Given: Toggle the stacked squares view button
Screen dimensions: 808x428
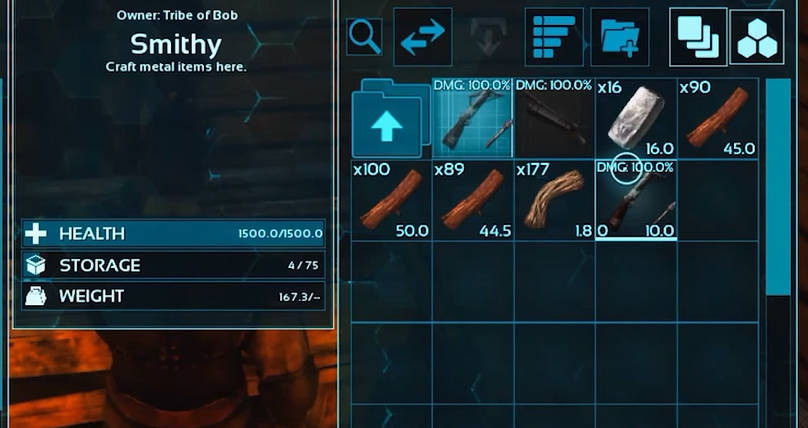Looking at the screenshot, I should tap(699, 37).
